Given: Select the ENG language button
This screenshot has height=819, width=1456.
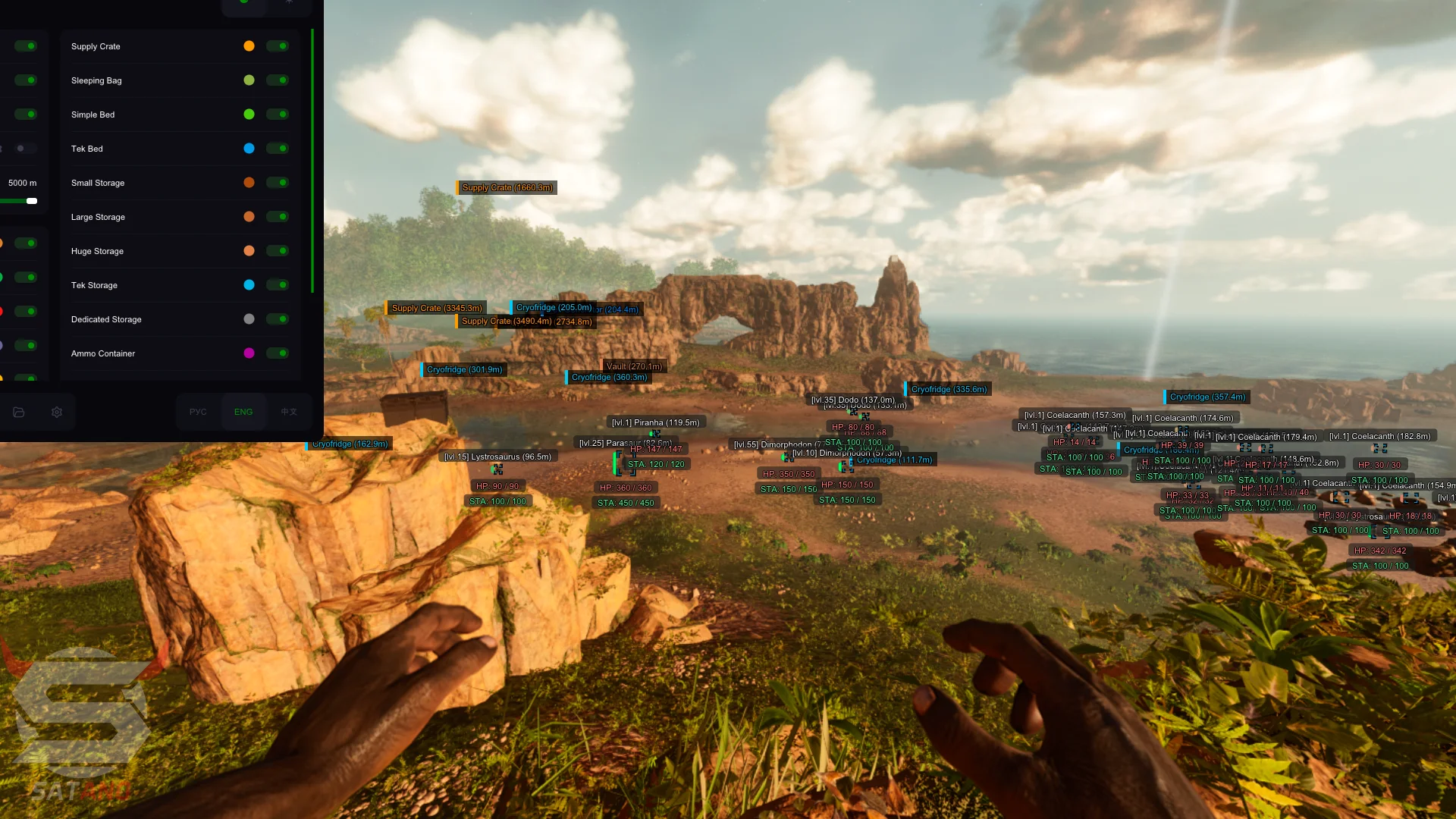Looking at the screenshot, I should tap(243, 412).
